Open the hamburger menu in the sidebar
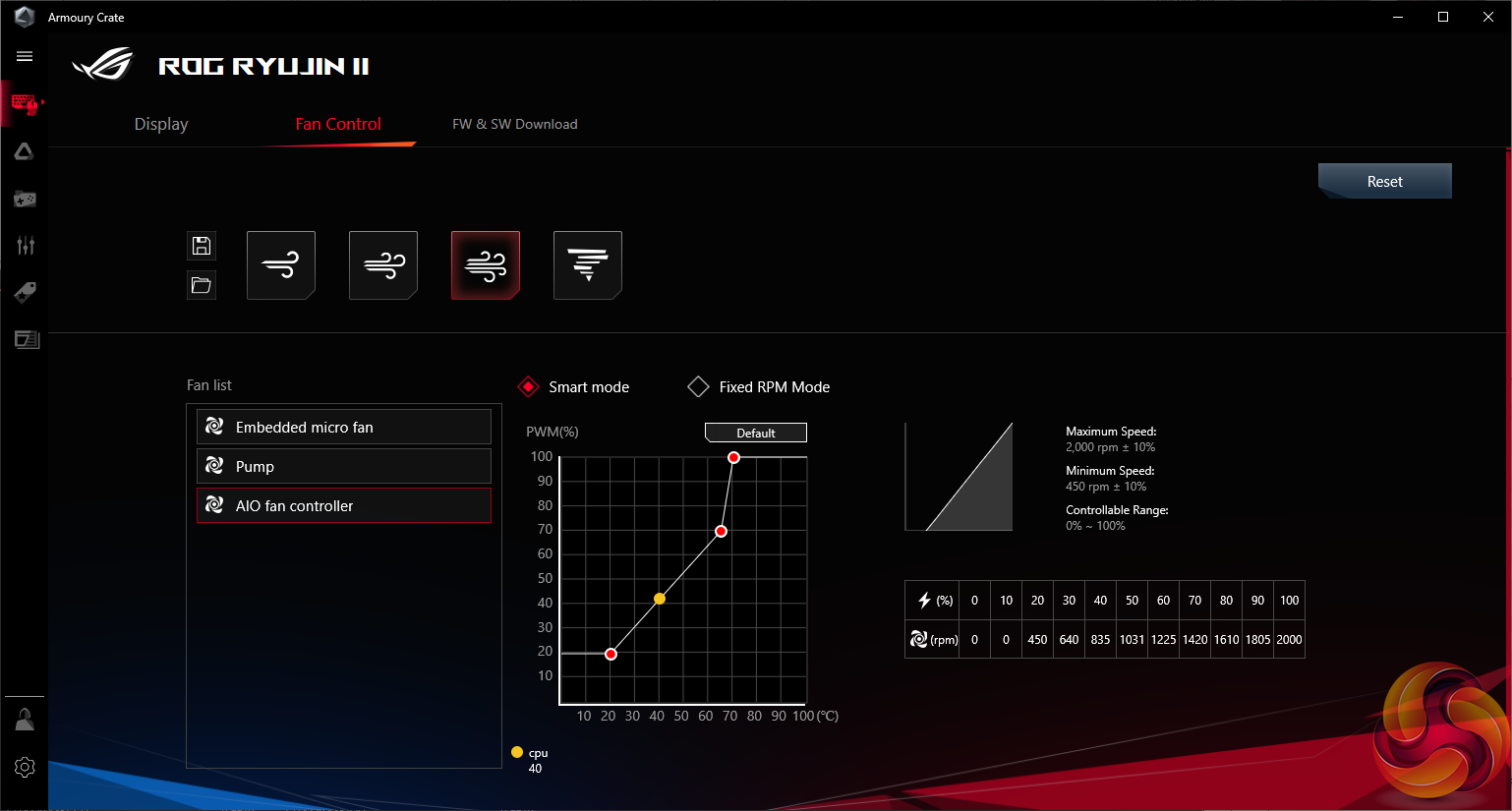The width and height of the screenshot is (1512, 811). 25,56
